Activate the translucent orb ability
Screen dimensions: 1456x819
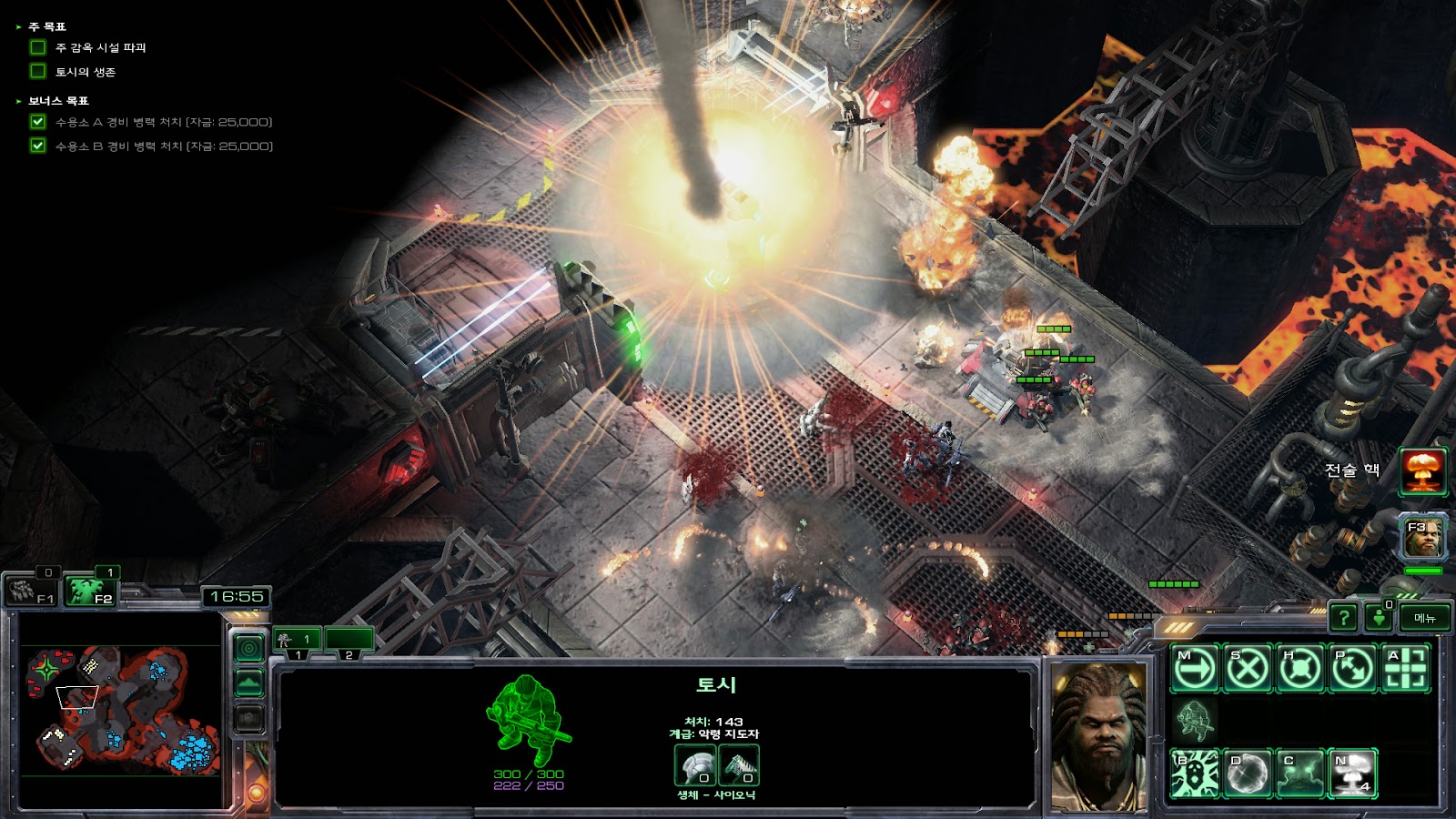pyautogui.click(x=1248, y=773)
